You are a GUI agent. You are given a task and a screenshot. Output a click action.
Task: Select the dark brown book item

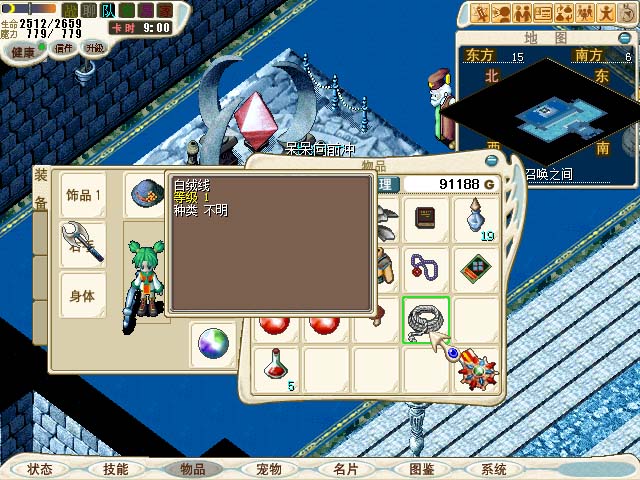pyautogui.click(x=427, y=218)
